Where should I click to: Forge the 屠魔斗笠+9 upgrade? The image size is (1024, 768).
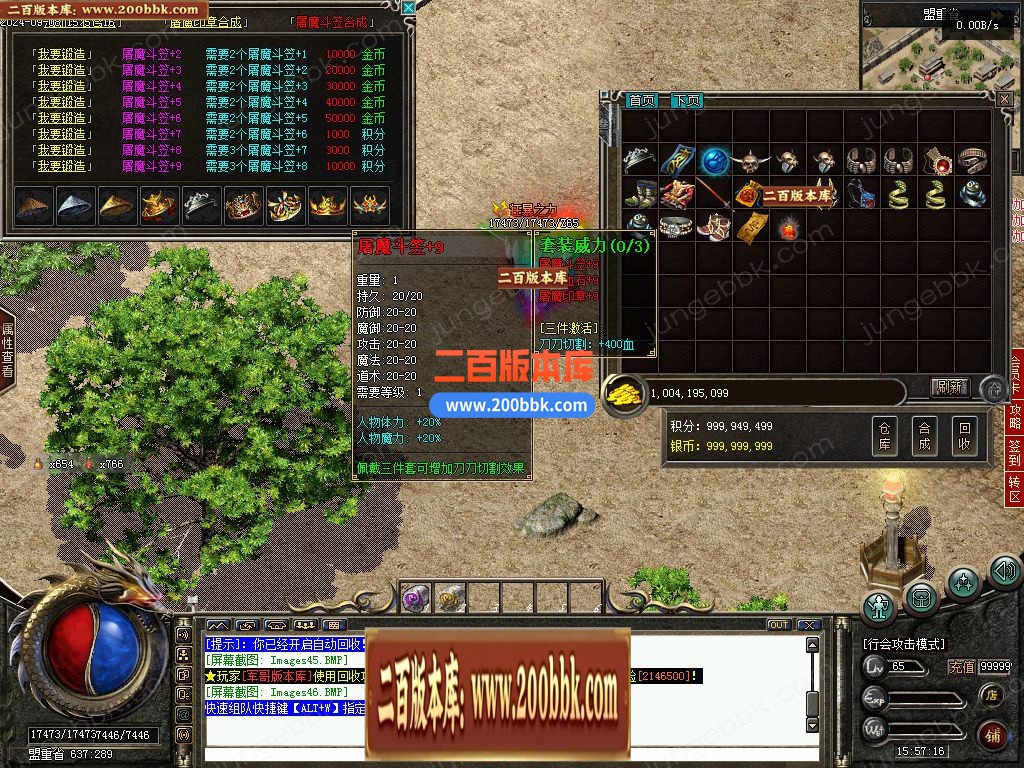coord(62,166)
